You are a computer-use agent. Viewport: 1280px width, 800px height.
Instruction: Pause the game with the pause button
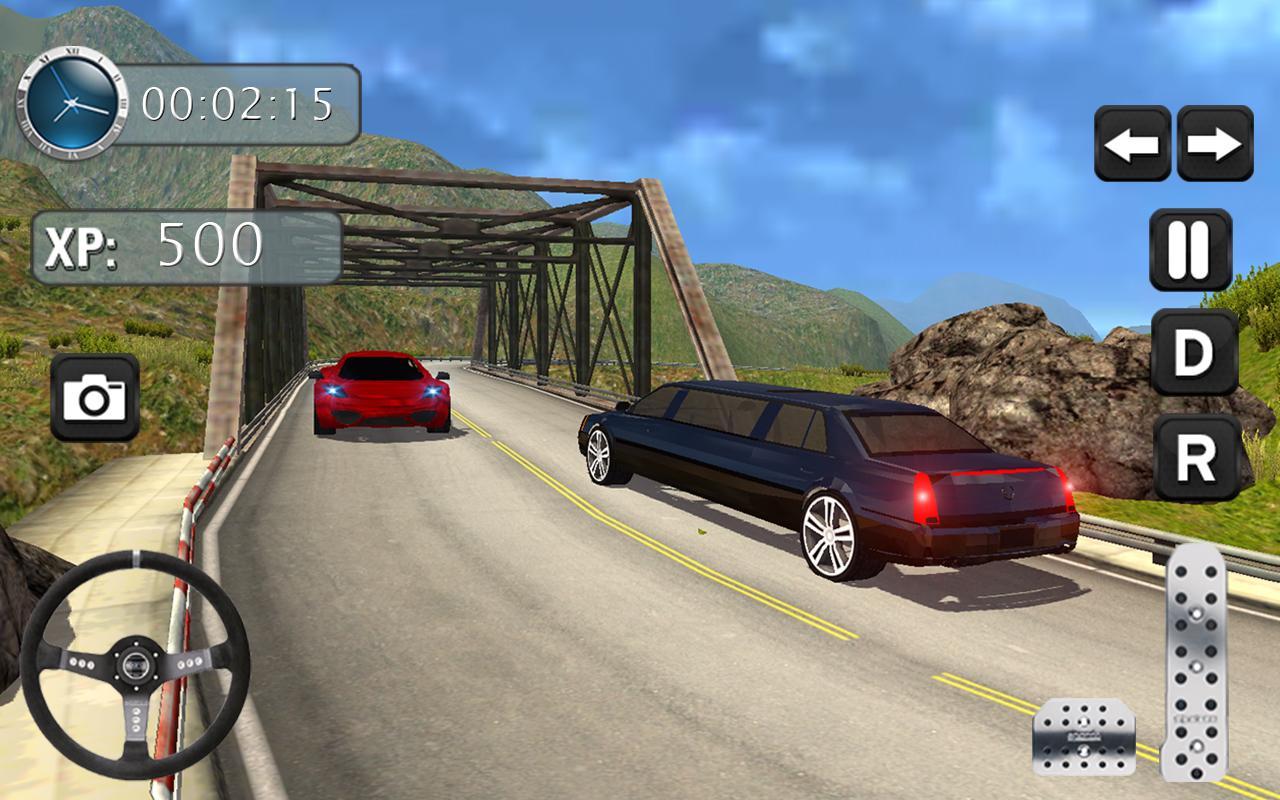(x=1190, y=249)
